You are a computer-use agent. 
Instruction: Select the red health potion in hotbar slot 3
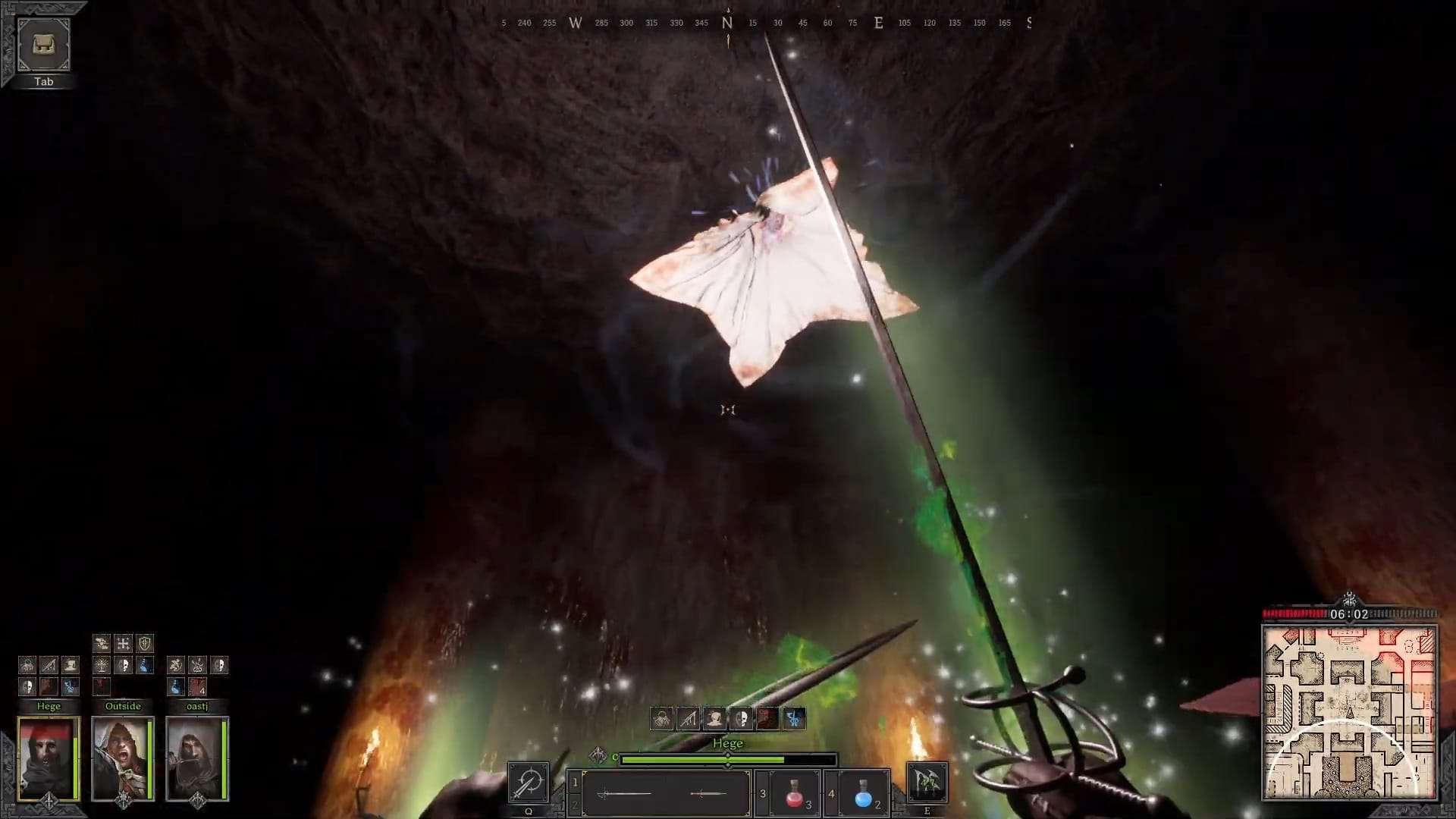click(793, 792)
